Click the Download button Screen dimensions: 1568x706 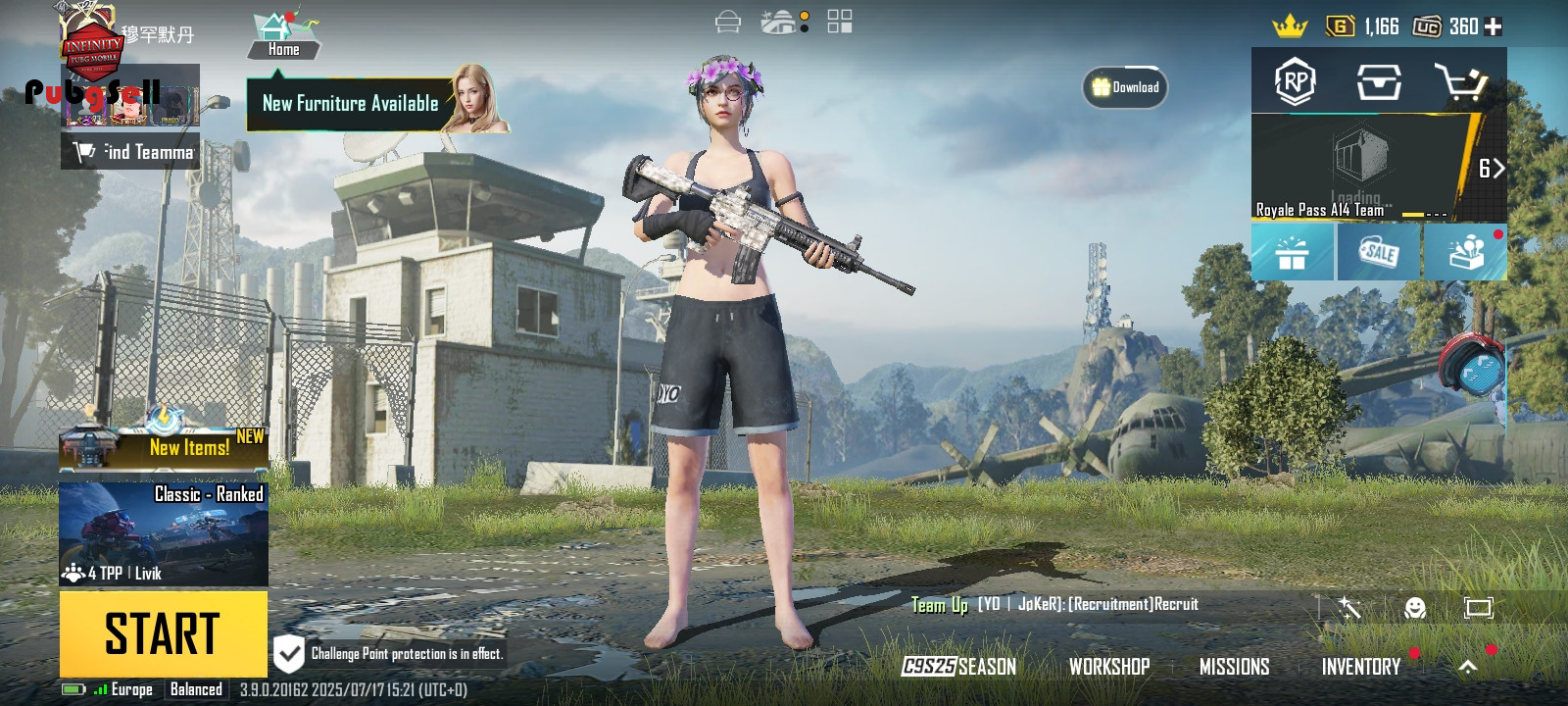click(x=1125, y=87)
